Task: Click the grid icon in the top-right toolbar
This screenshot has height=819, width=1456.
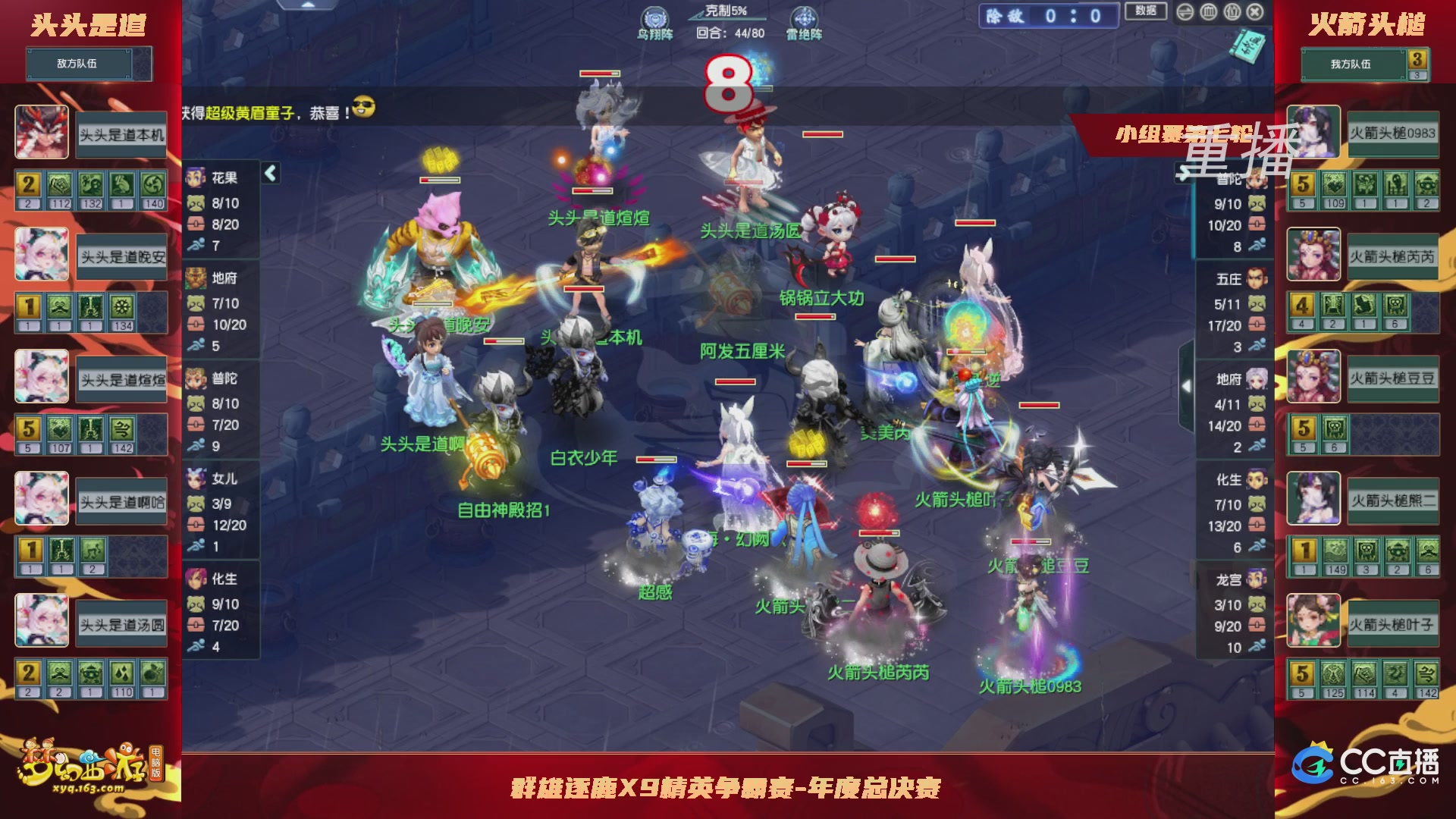Action: 1208,11
